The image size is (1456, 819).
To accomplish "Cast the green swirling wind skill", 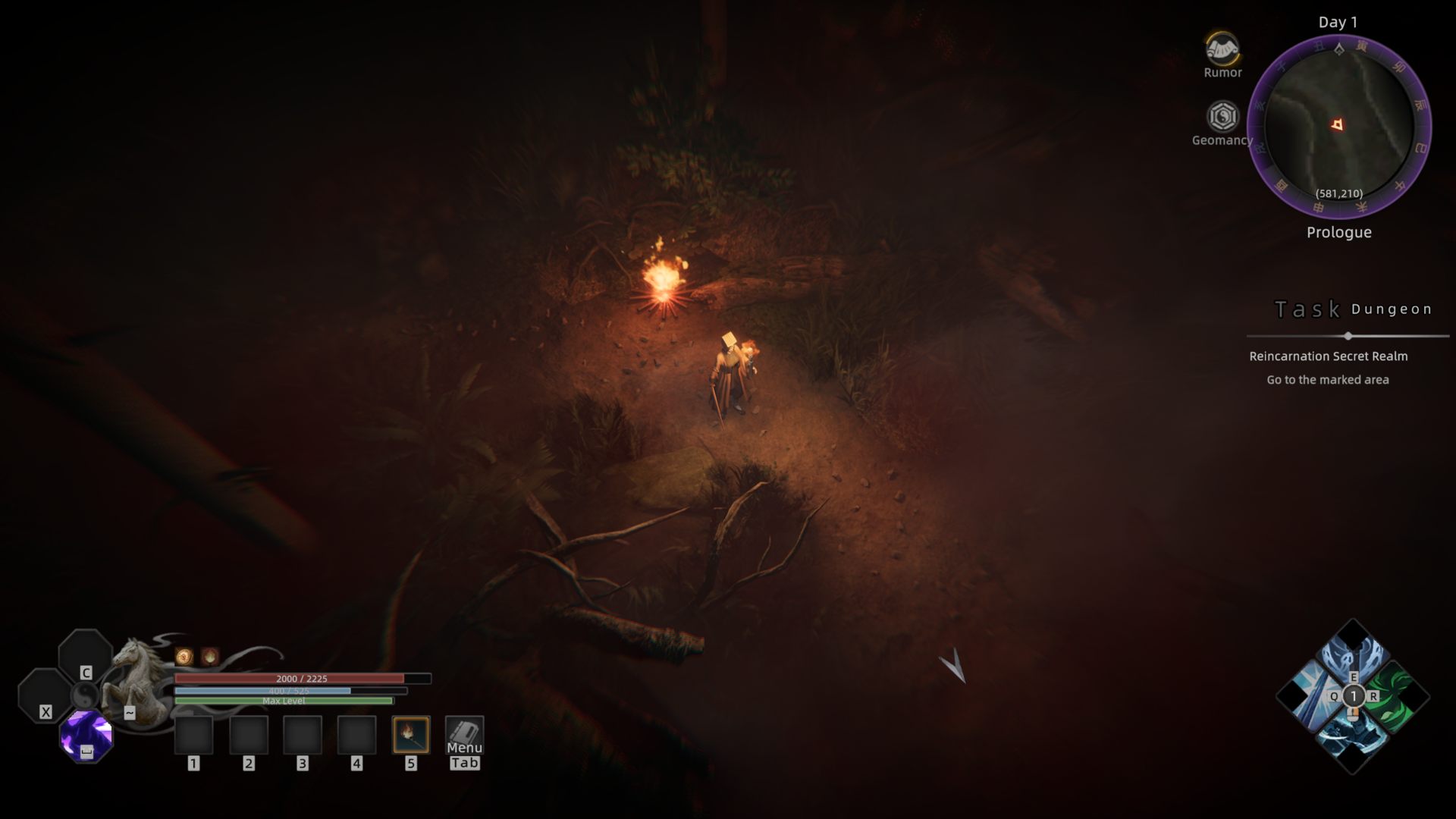I will [1394, 696].
